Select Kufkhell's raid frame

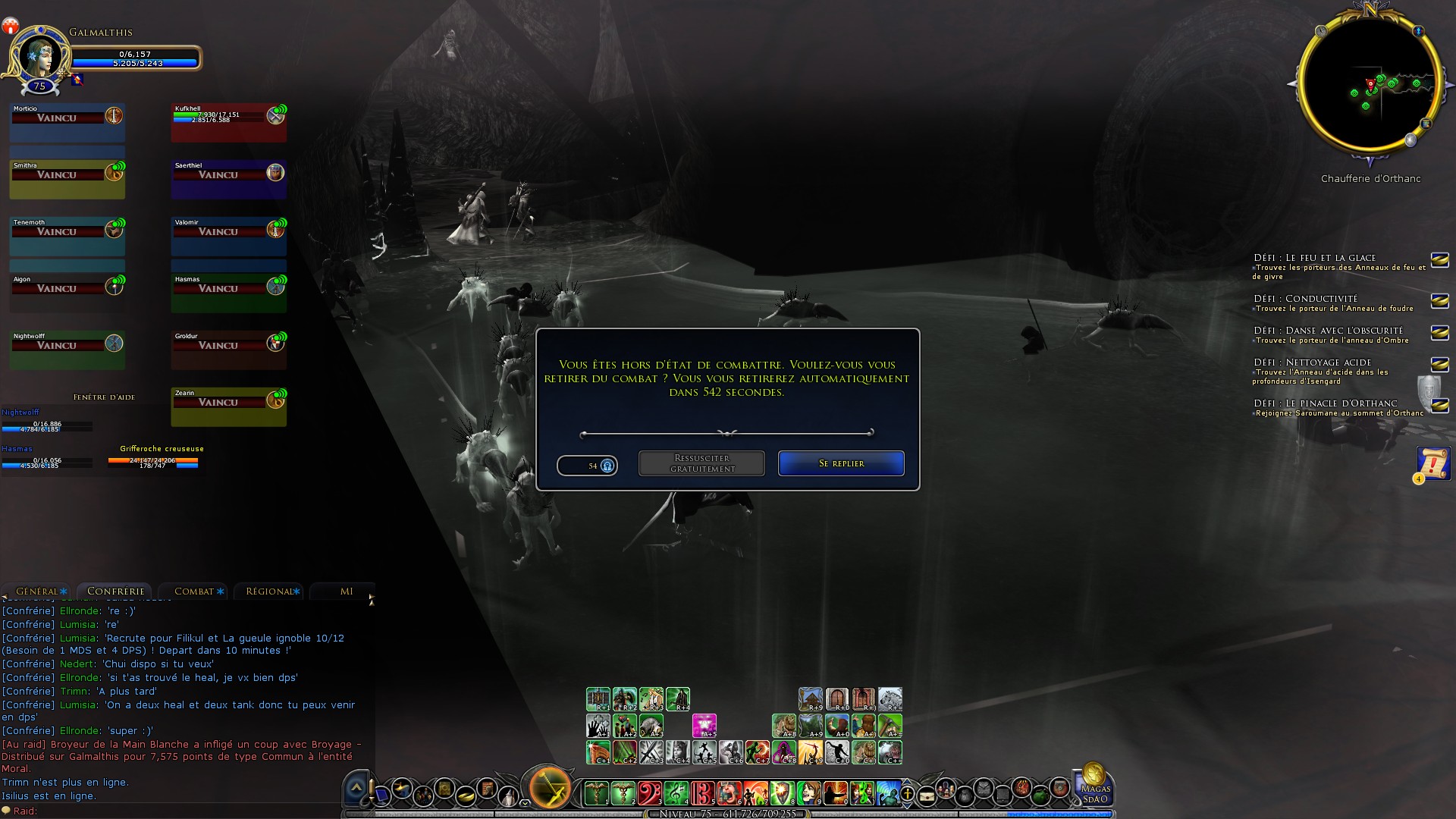click(228, 123)
